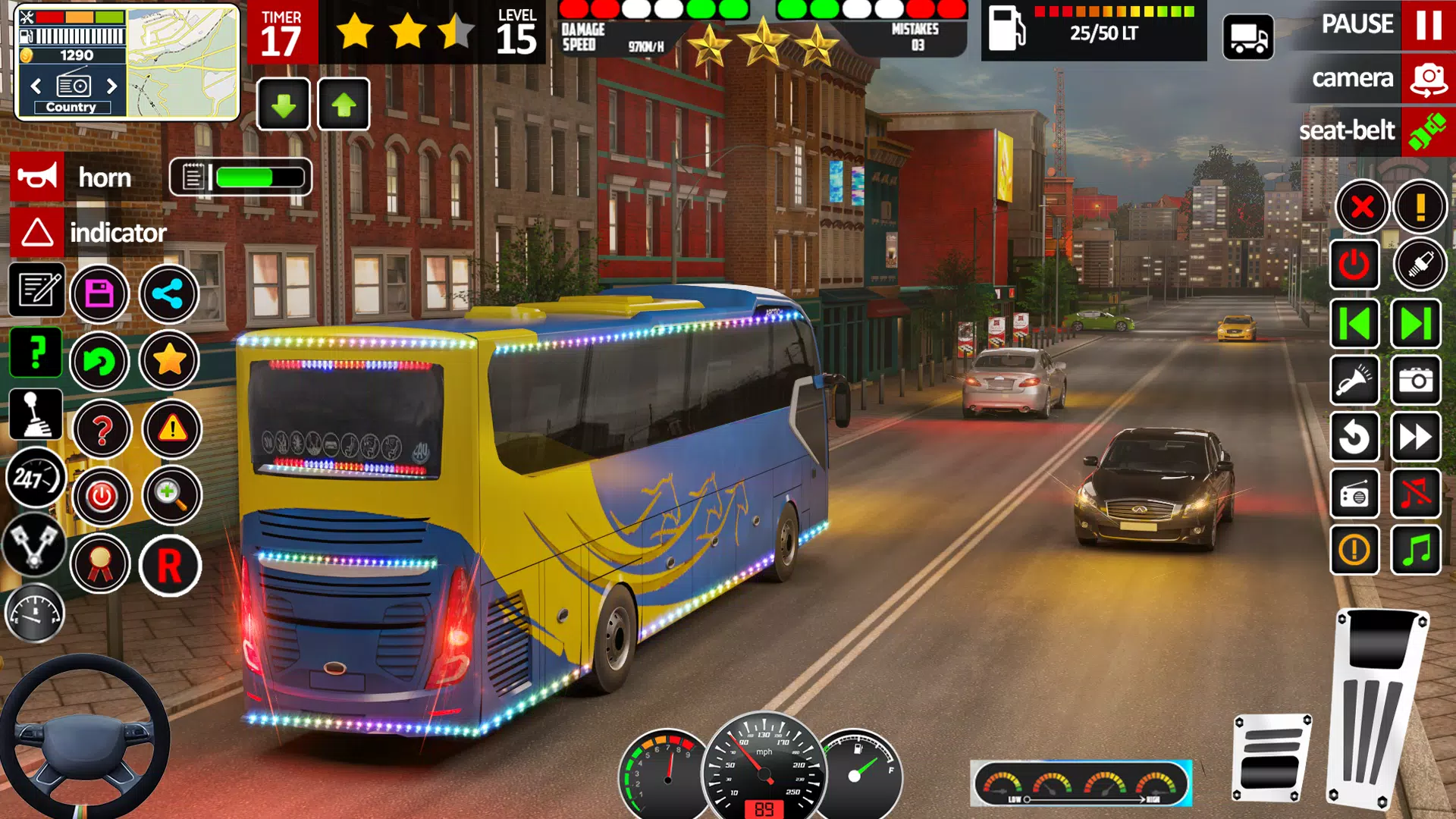Screen dimensions: 1456x819
Task: Toggle the seat-belt button
Action: [x=1426, y=131]
